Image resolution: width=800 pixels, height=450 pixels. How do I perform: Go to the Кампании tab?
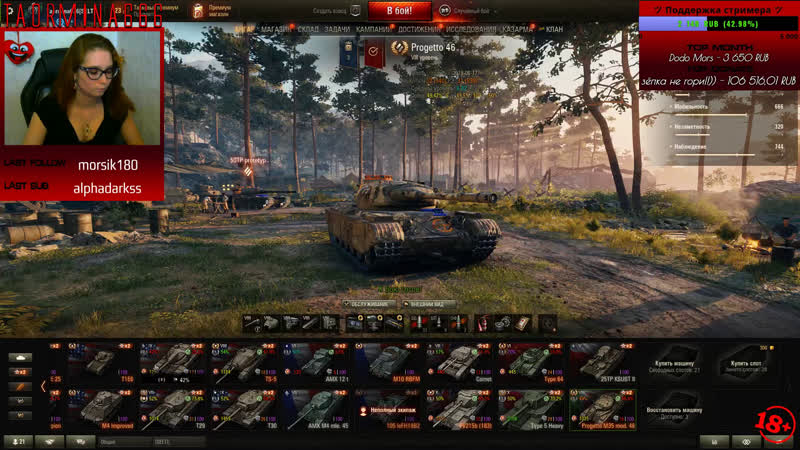click(373, 29)
